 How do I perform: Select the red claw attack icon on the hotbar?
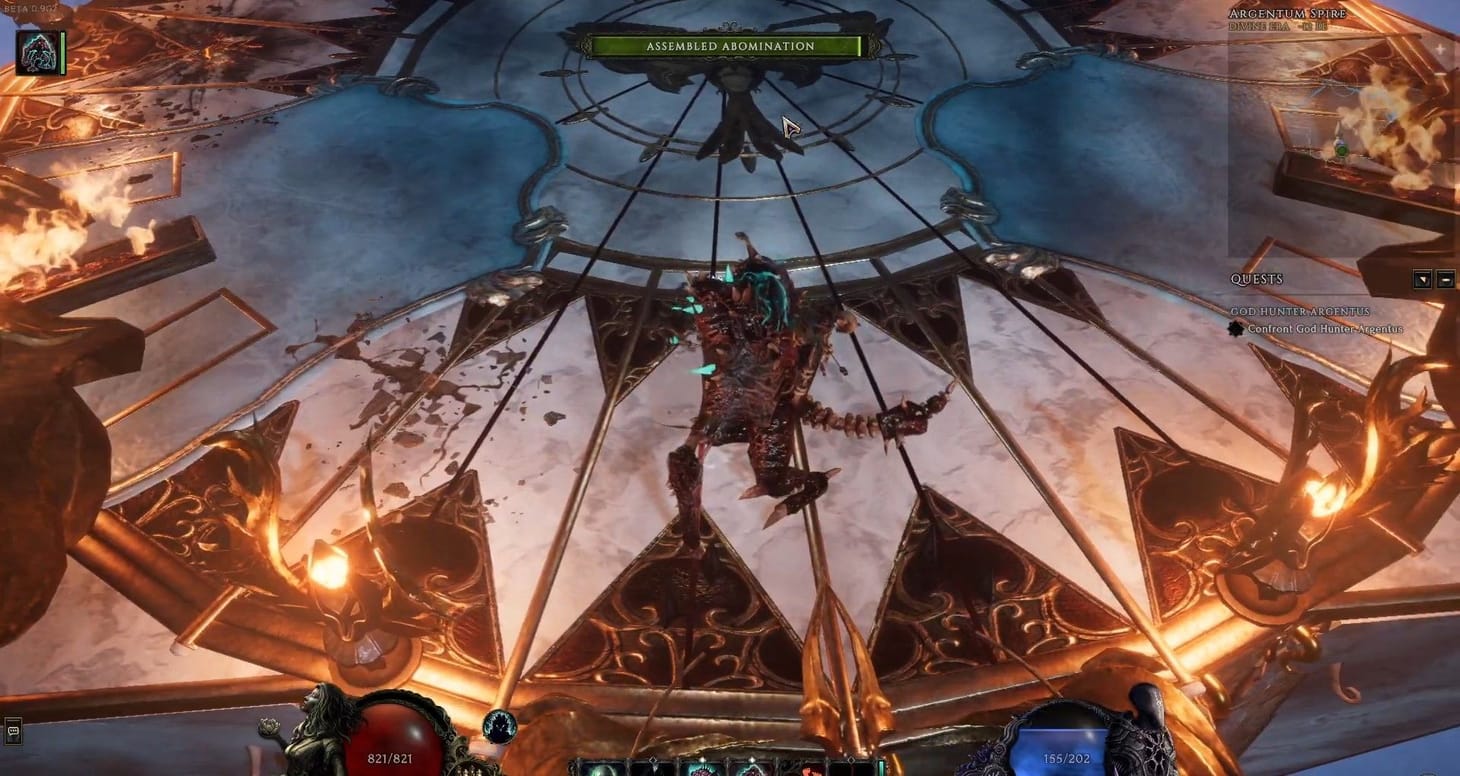pos(810,770)
